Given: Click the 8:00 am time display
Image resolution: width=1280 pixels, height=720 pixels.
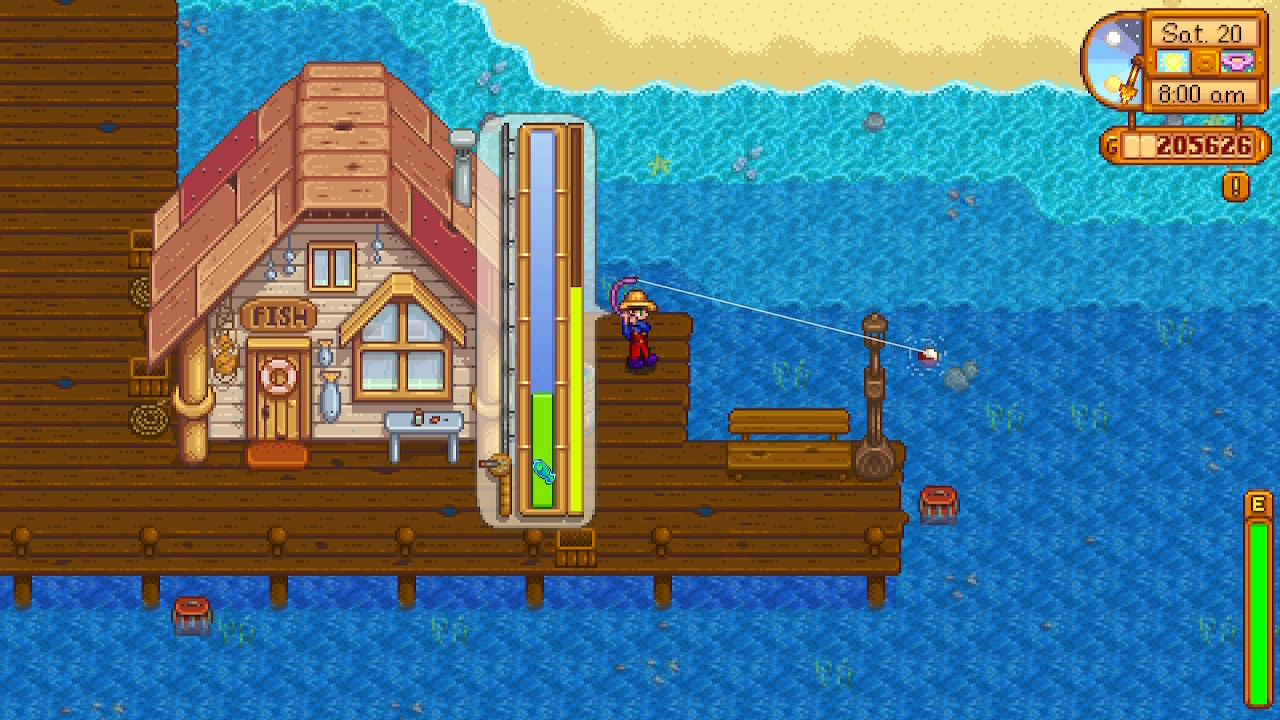Looking at the screenshot, I should [1204, 93].
